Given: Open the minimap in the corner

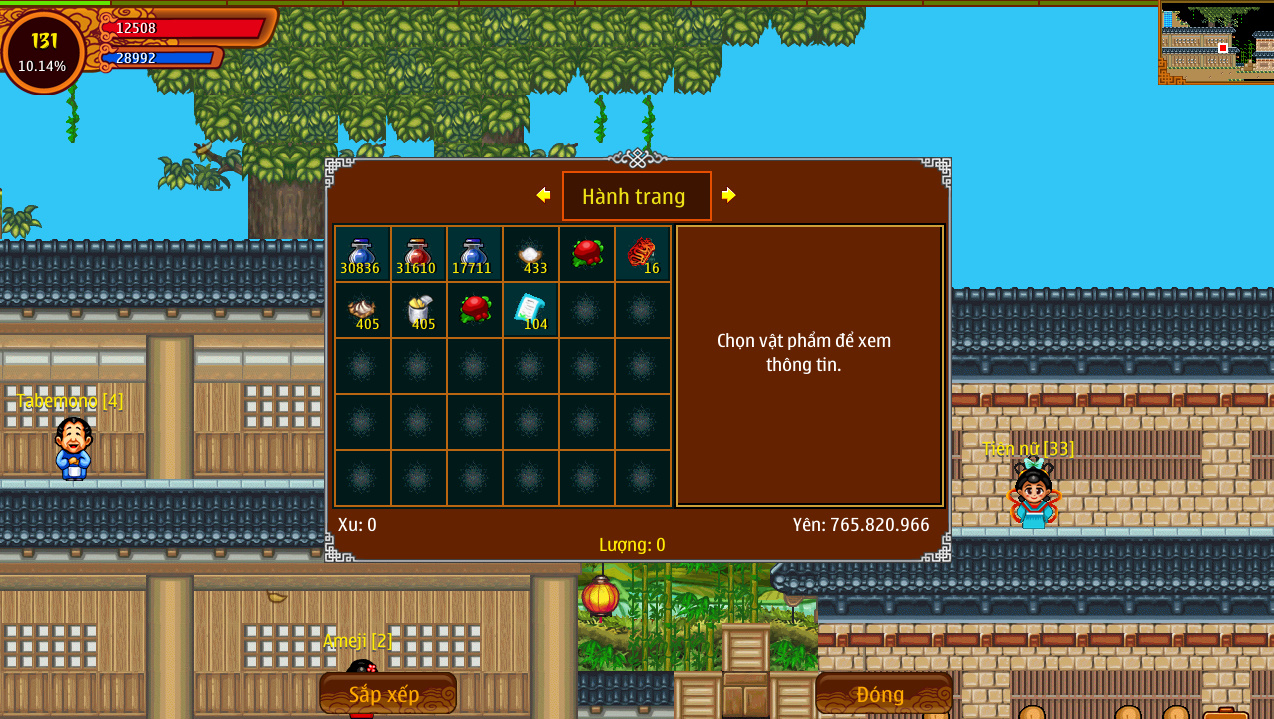Looking at the screenshot, I should click(x=1216, y=43).
